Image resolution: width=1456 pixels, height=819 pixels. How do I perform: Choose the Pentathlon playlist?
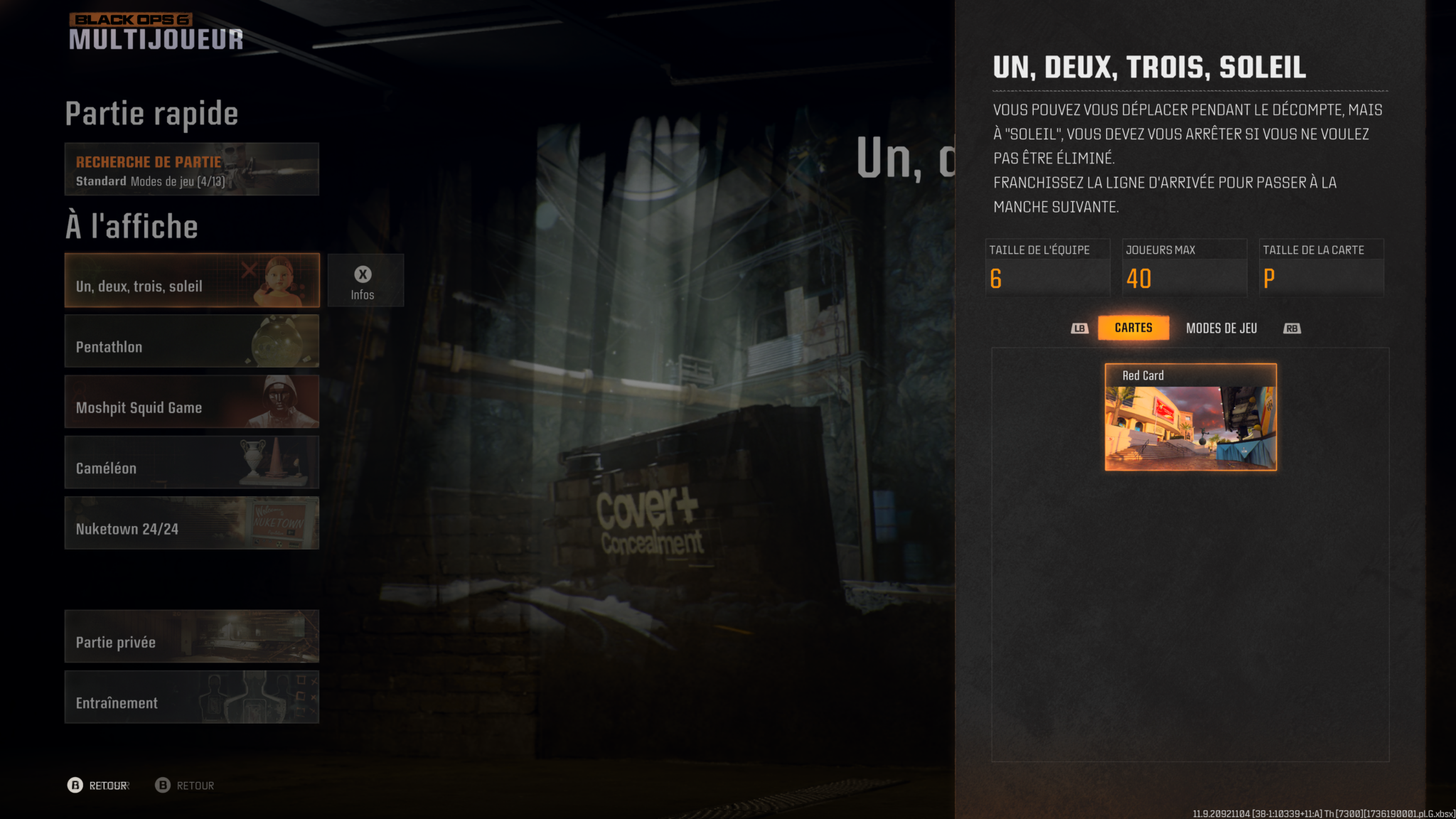point(191,341)
